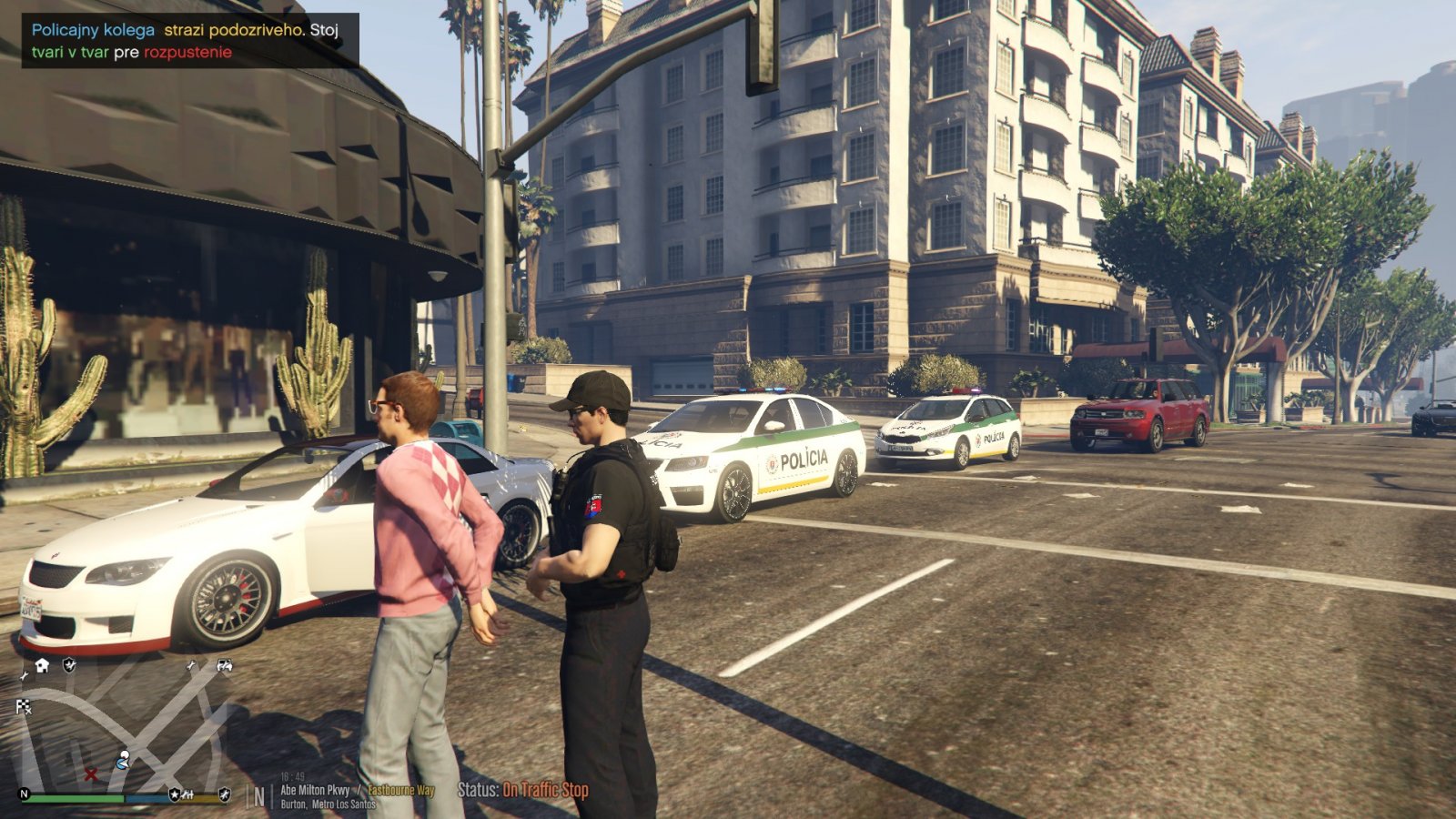The width and height of the screenshot is (1456, 819).
Task: Click the radar minimap
Action: [x=123, y=728]
